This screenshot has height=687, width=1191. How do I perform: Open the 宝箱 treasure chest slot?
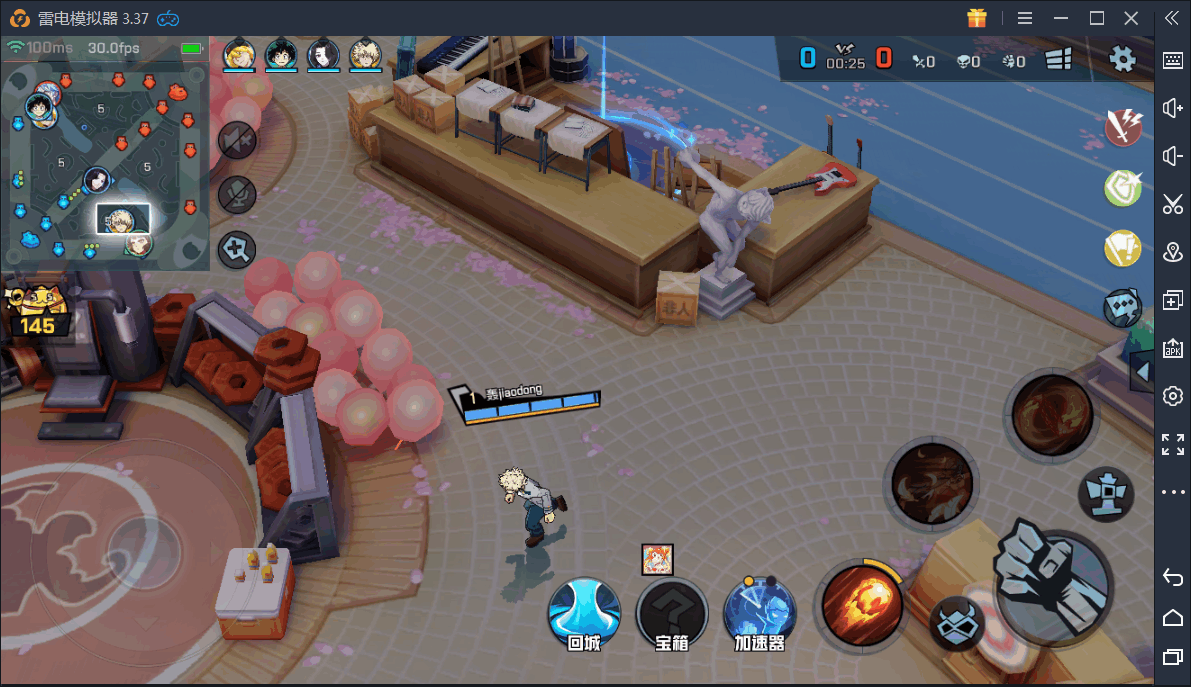[x=672, y=612]
